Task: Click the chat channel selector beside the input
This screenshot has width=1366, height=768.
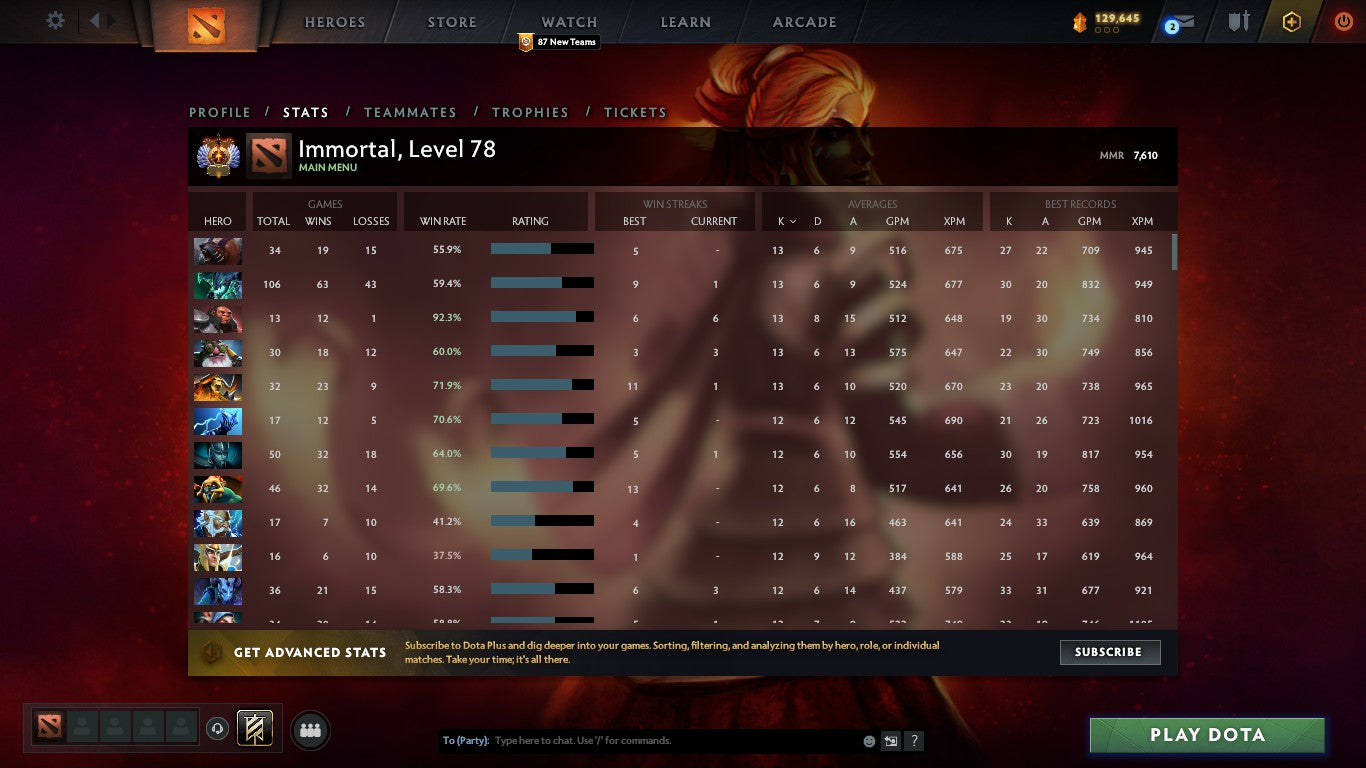Action: (890, 741)
